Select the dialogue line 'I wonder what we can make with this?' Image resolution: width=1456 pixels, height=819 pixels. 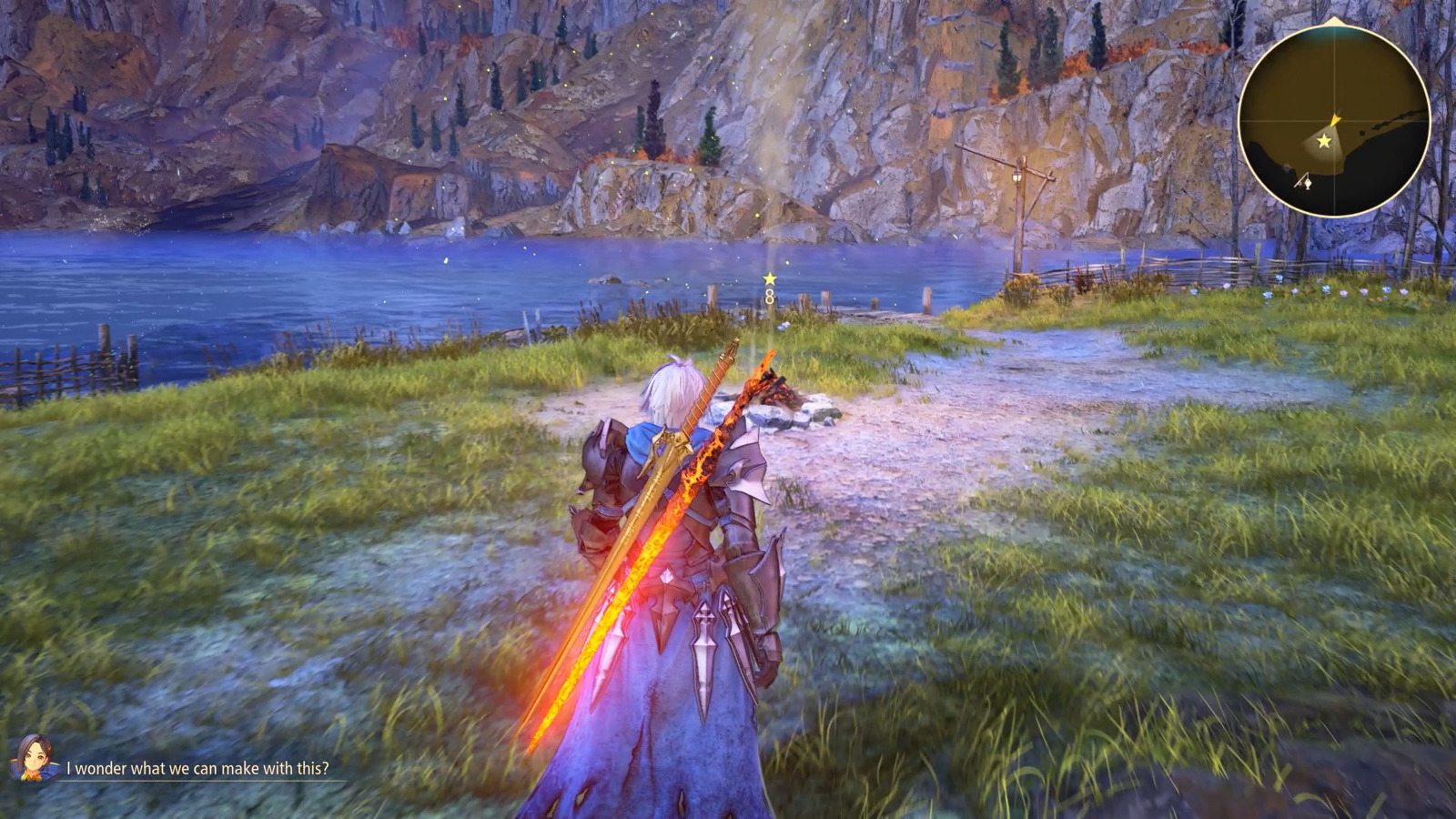[x=196, y=767]
